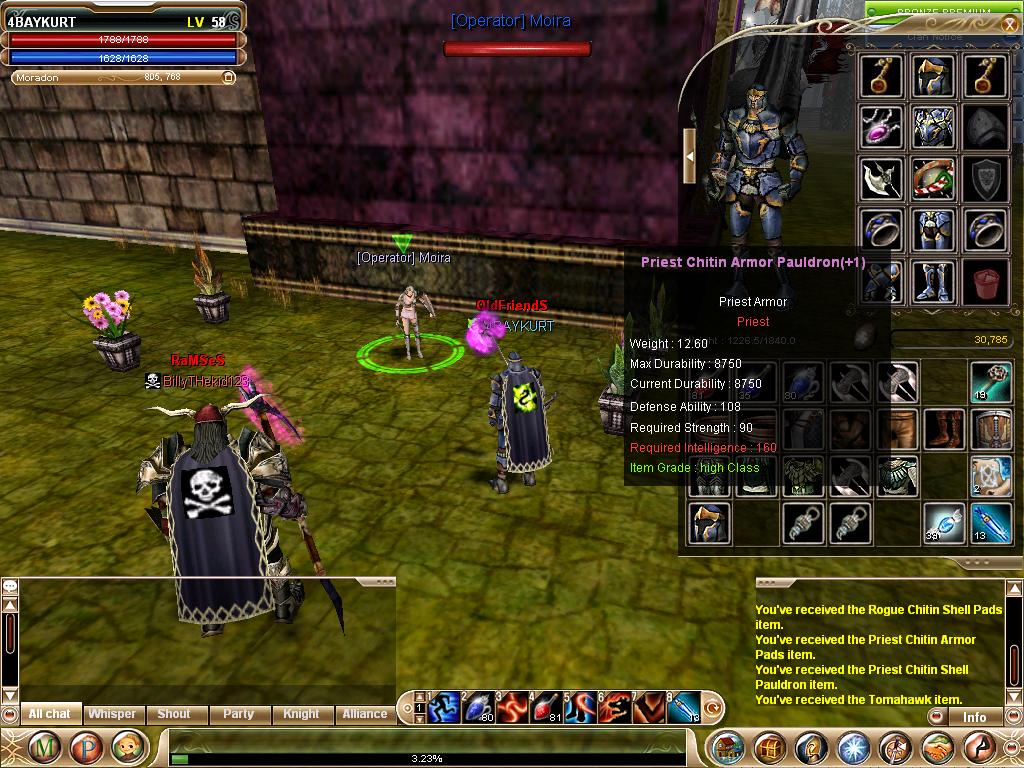Open the green M menu button

[42, 747]
